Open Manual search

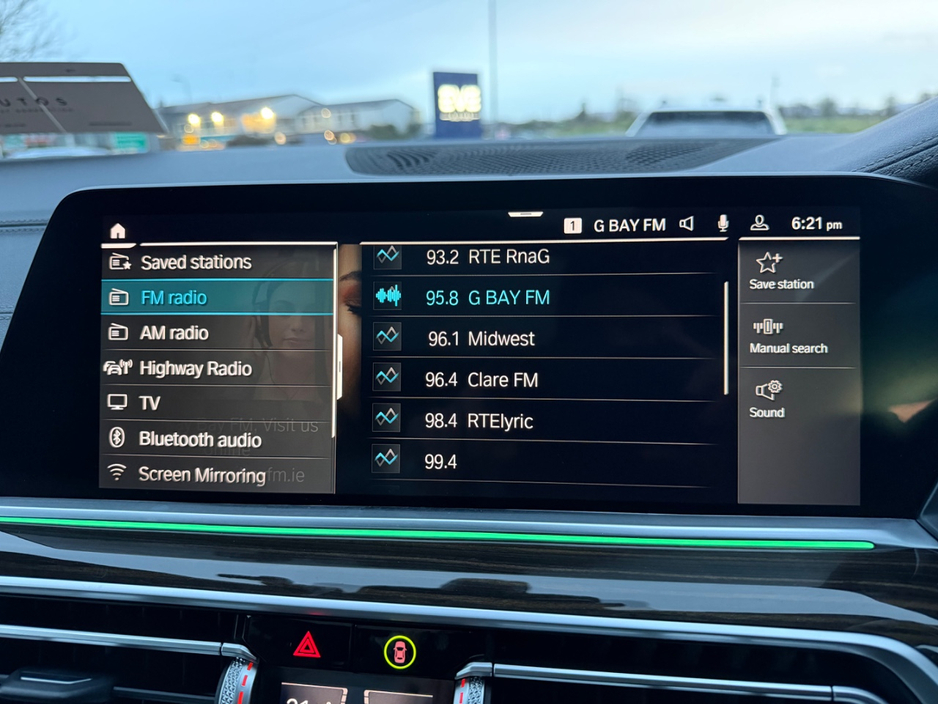click(788, 336)
